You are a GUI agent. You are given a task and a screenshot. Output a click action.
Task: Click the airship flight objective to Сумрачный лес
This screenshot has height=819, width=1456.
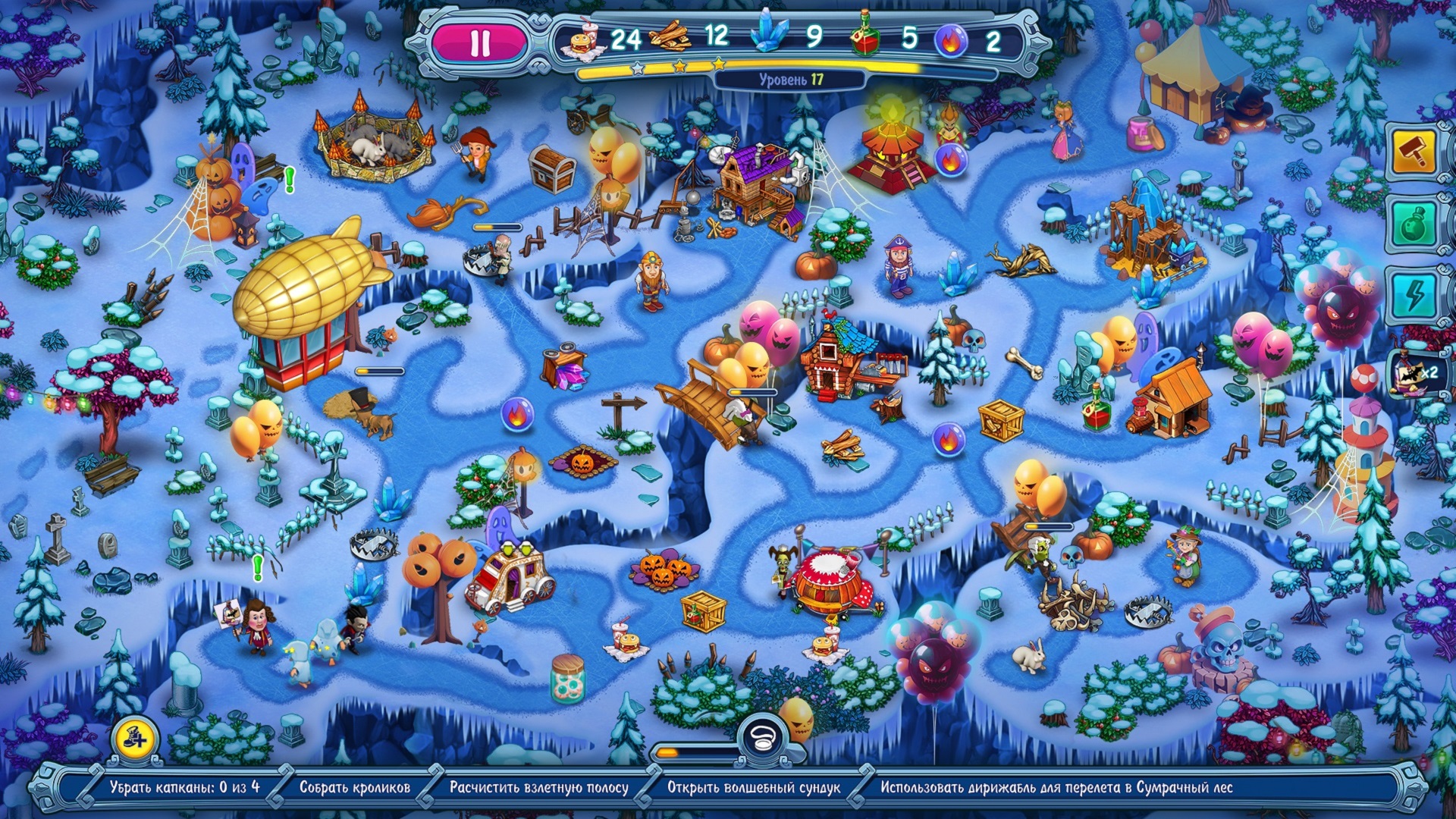1056,787
